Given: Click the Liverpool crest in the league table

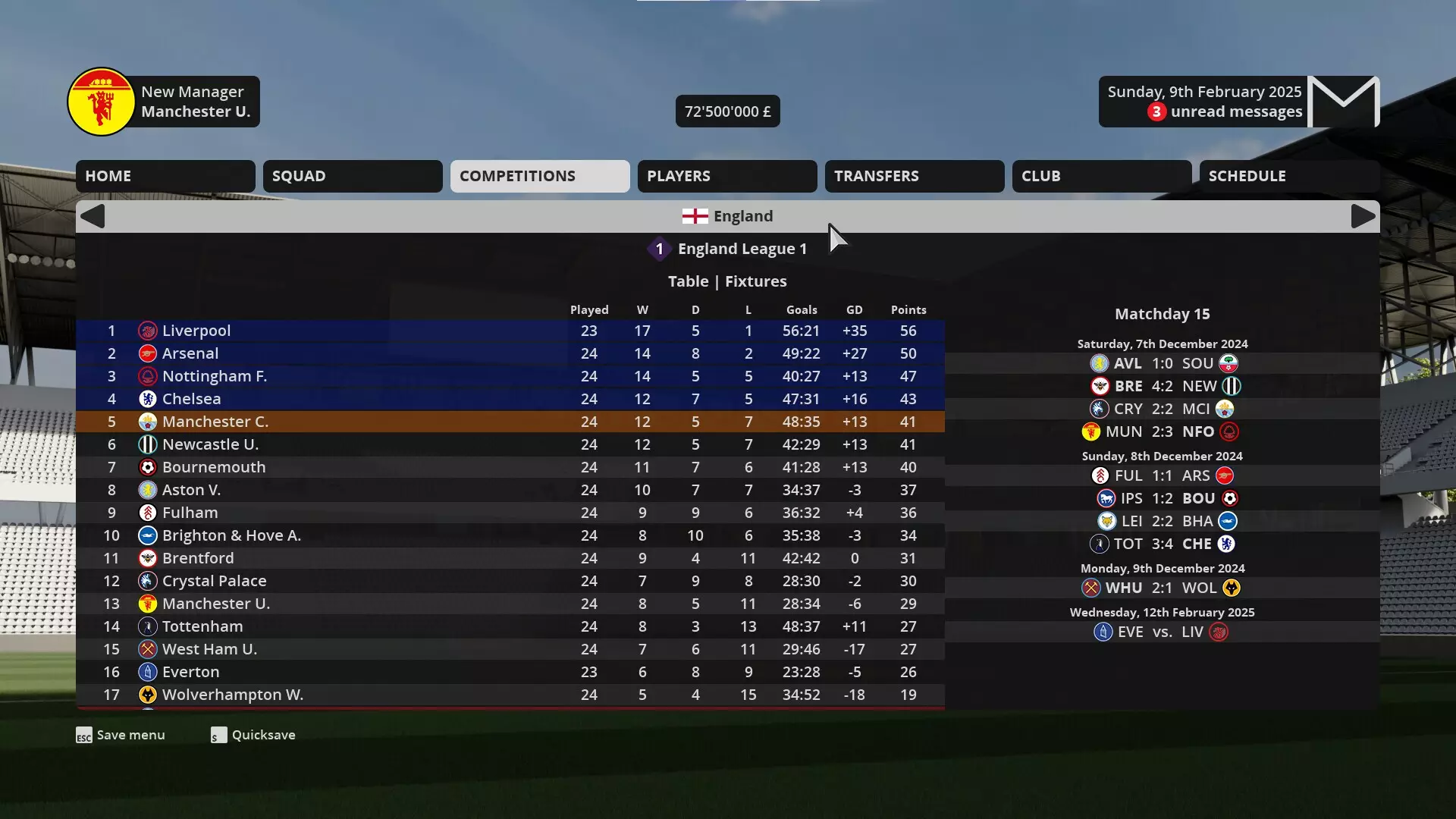Looking at the screenshot, I should tap(147, 331).
